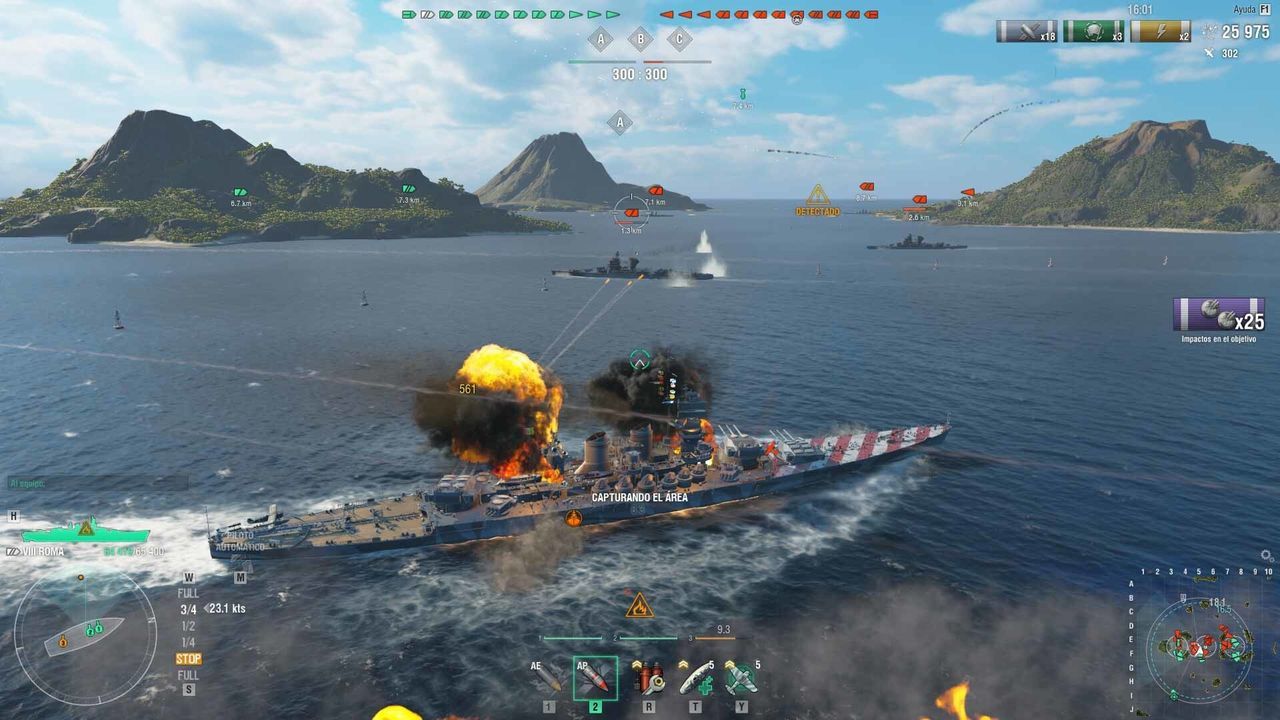This screenshot has width=1280, height=720.
Task: Set engine speed to 1/2
Action: click(x=188, y=626)
